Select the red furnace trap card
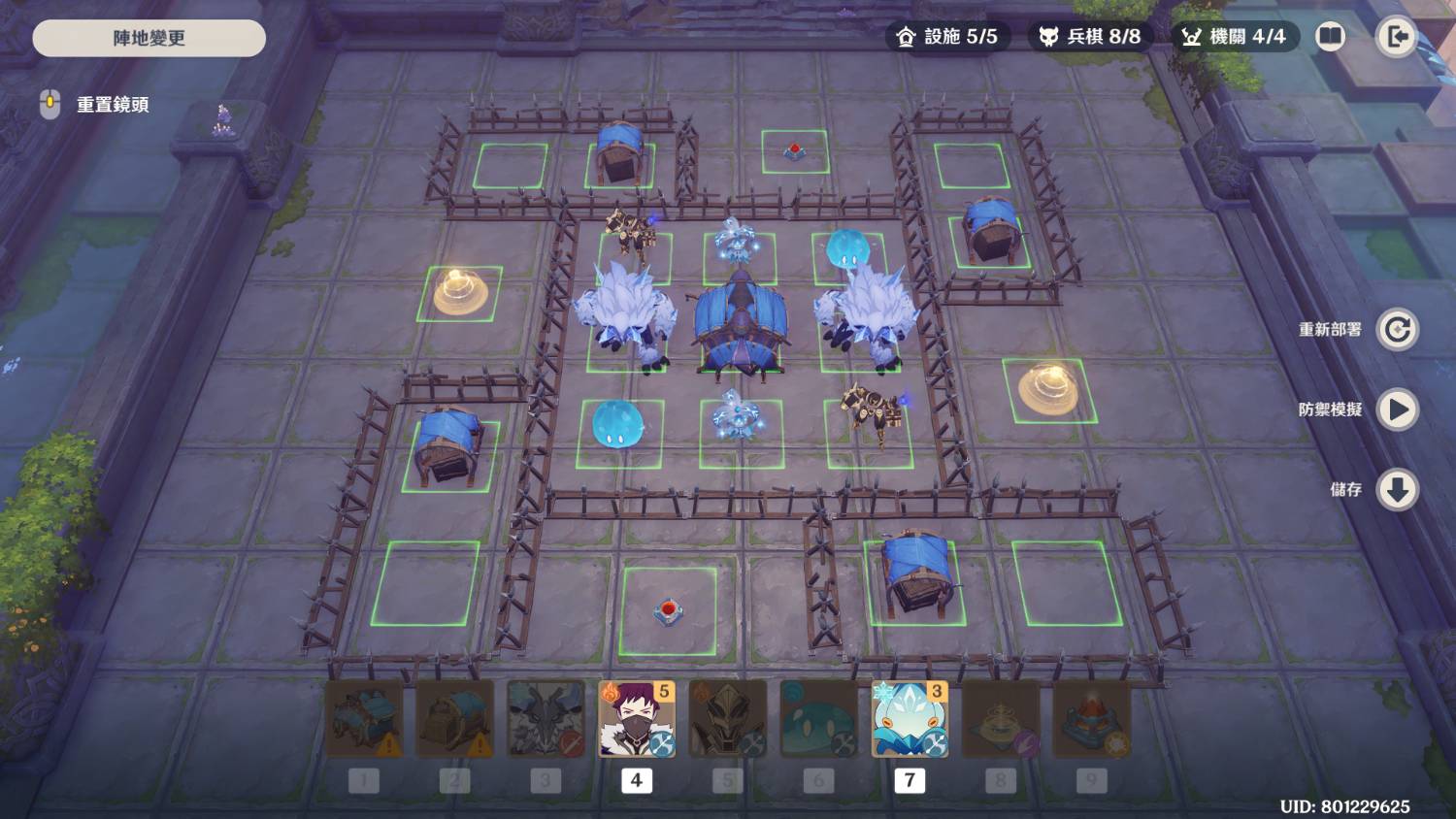Viewport: 1456px width, 819px height. (1092, 719)
